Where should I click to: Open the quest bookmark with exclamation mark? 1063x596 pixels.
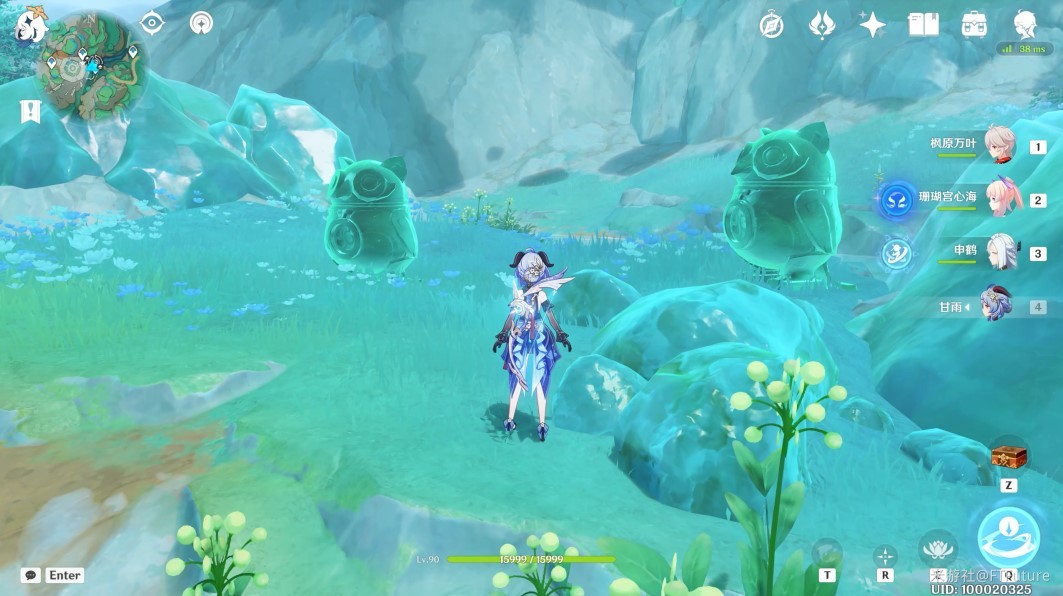(30, 111)
